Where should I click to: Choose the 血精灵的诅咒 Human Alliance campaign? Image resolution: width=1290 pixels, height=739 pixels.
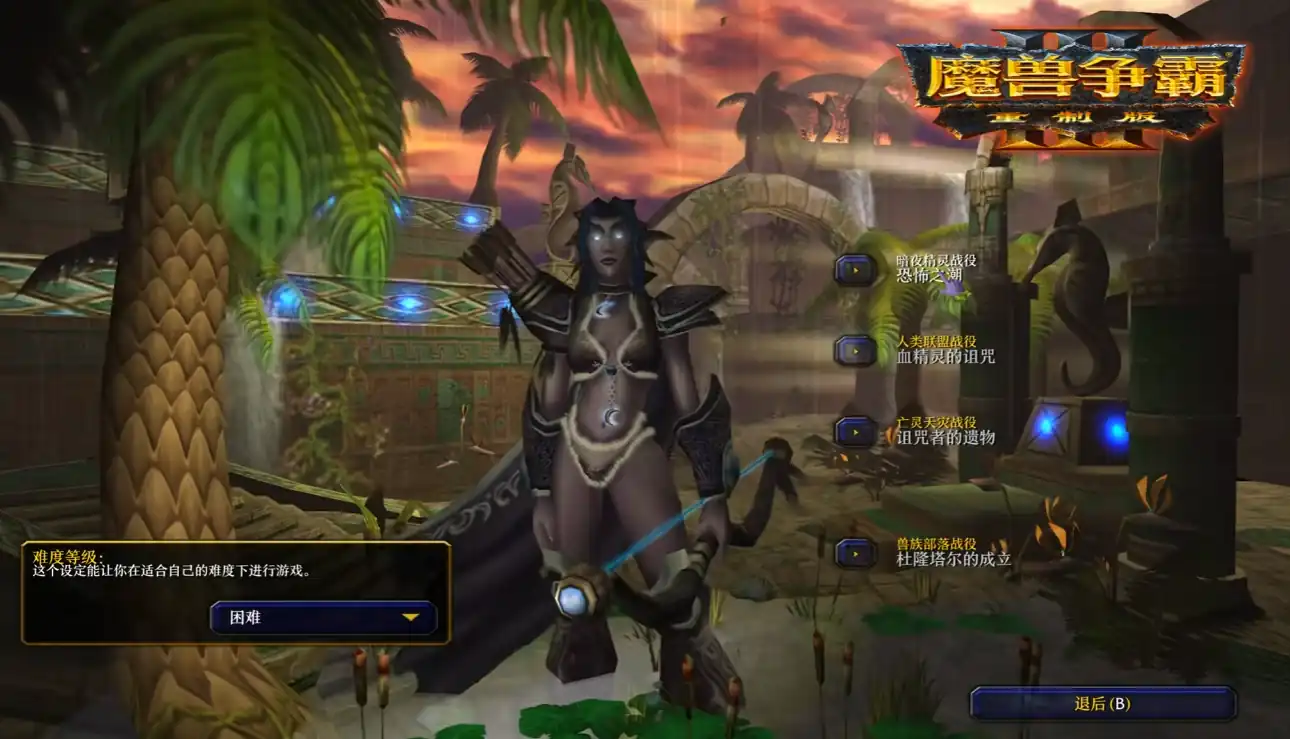856,350
